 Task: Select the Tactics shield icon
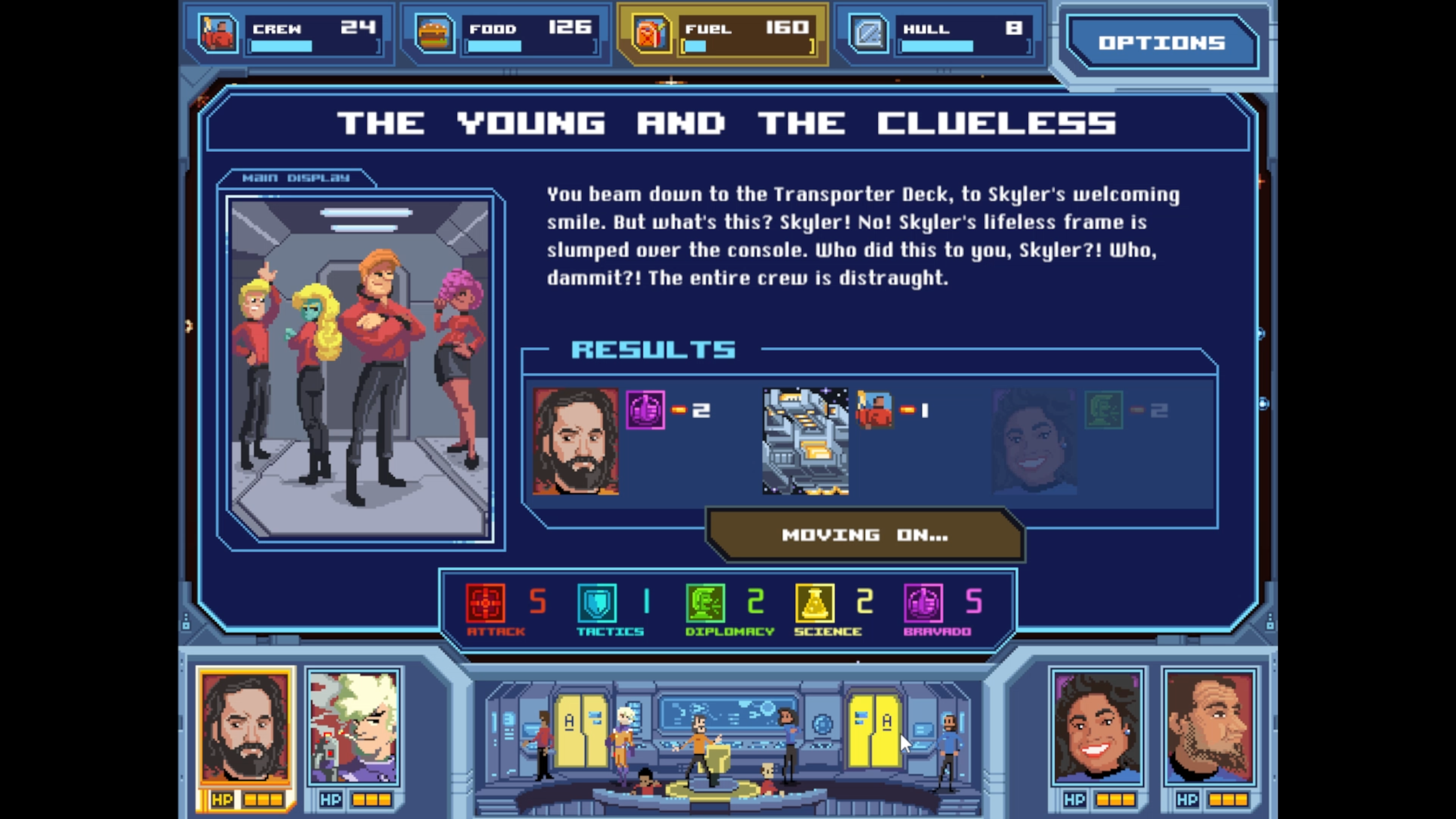tap(597, 603)
